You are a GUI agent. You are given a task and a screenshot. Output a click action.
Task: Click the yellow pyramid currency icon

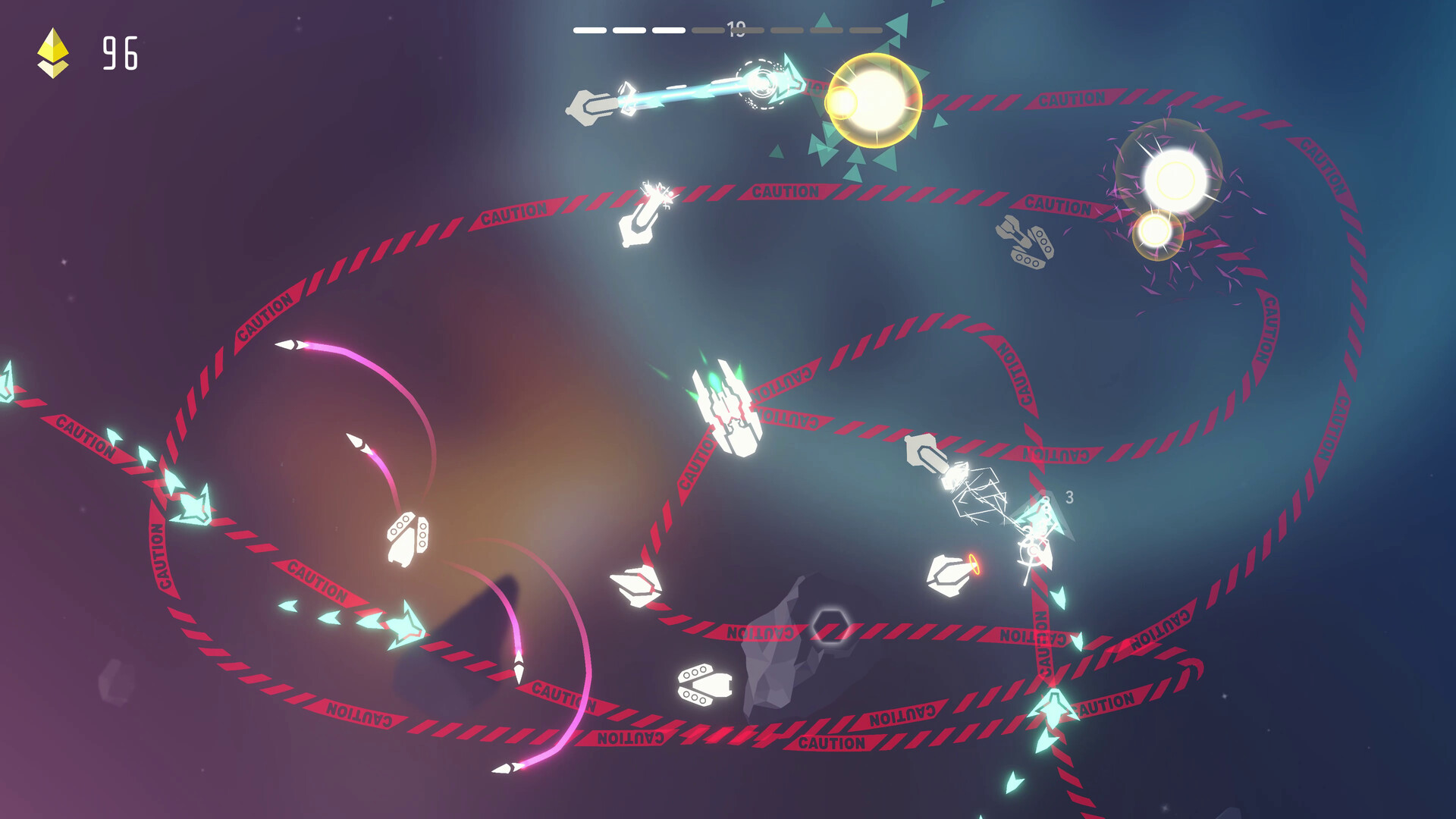coord(55,52)
